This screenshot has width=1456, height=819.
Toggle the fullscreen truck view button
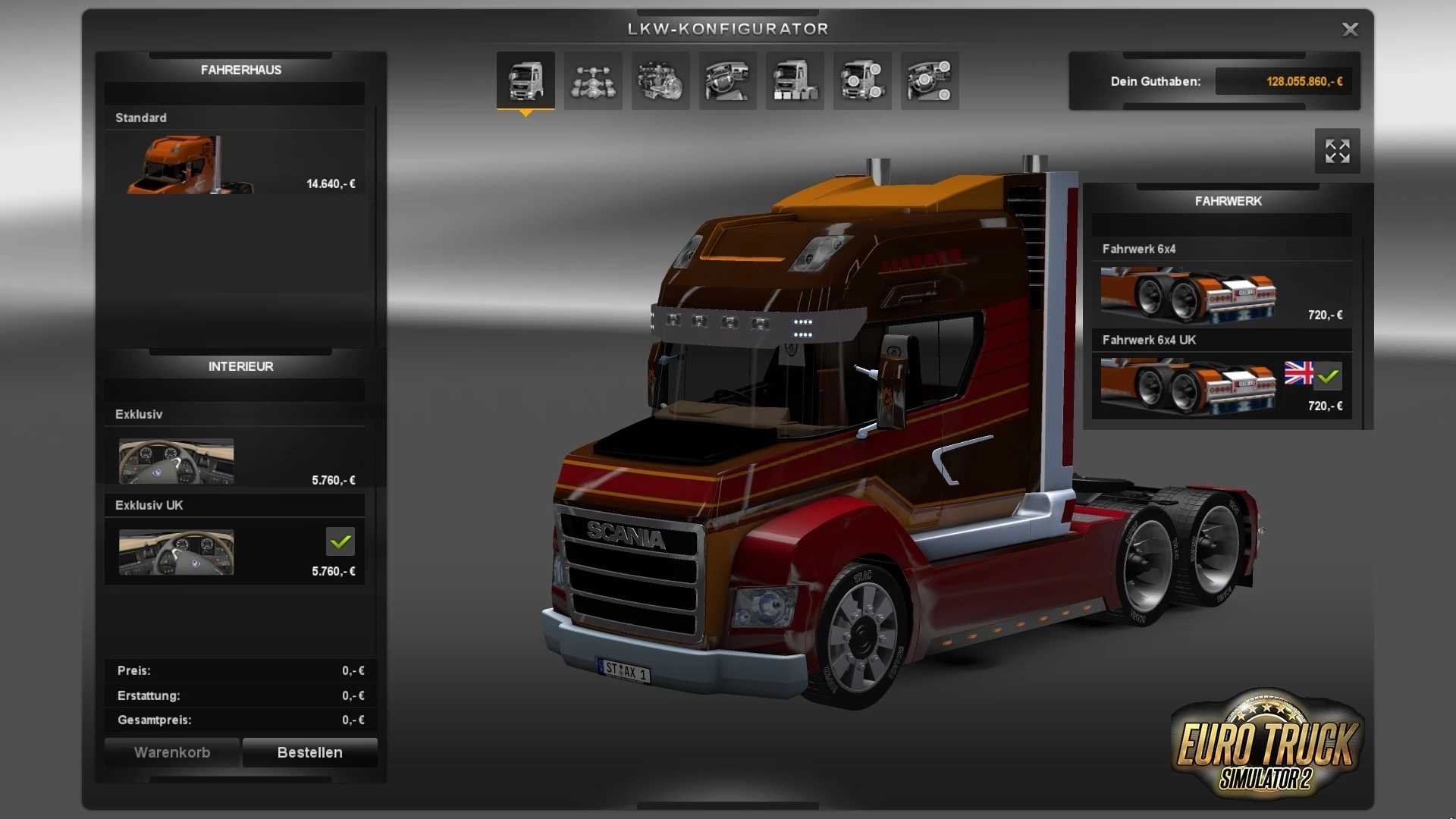[x=1337, y=151]
